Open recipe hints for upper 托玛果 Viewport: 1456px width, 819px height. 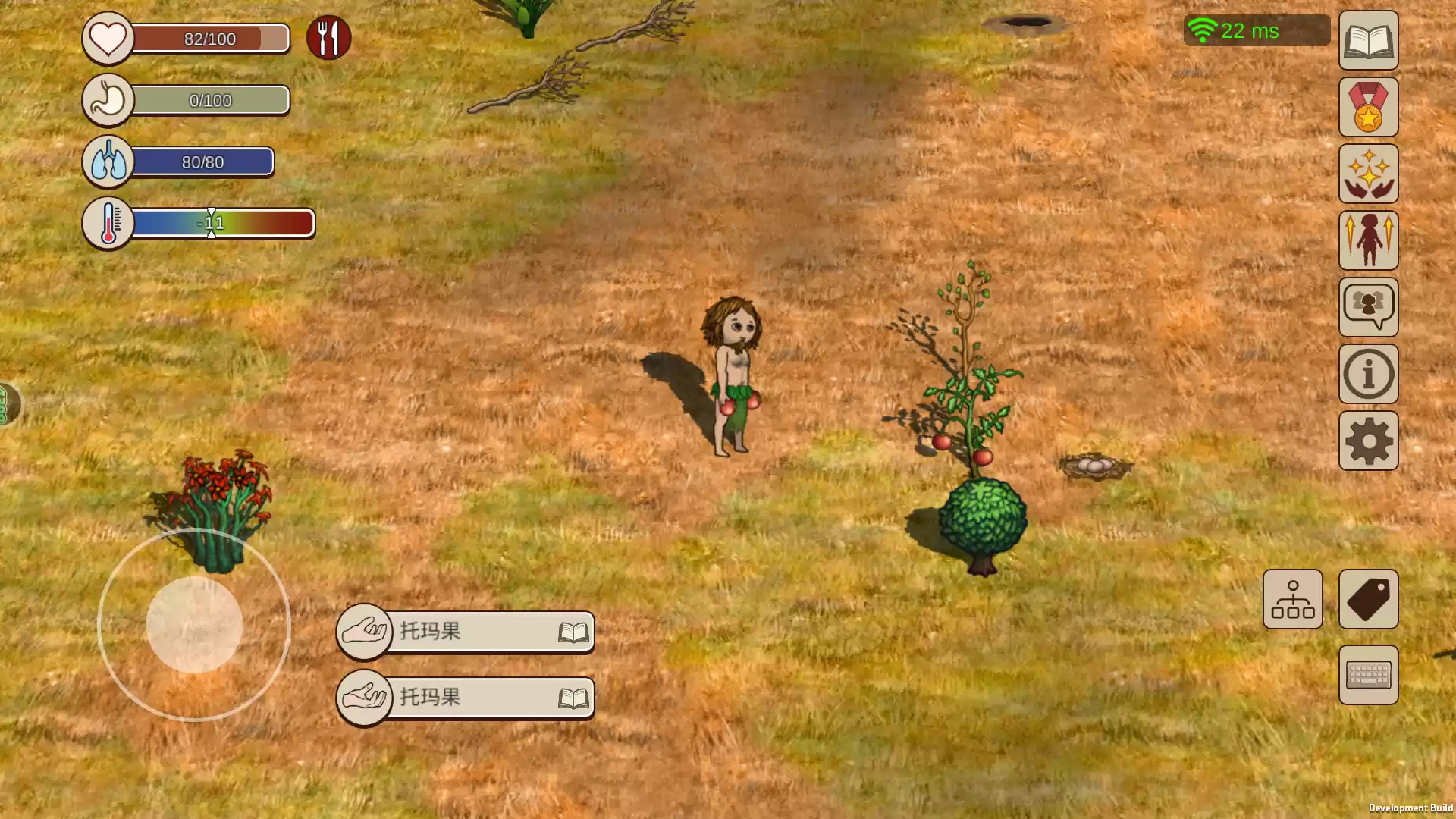tap(573, 632)
